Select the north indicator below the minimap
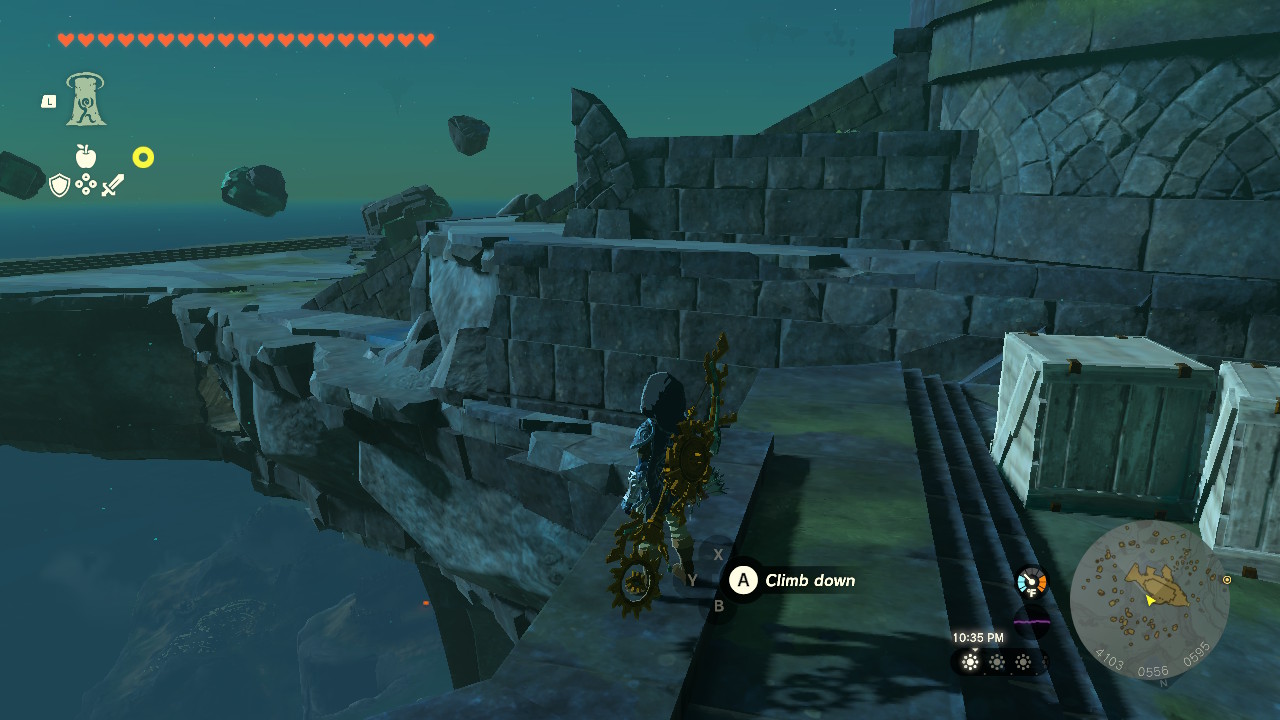The height and width of the screenshot is (720, 1280). pos(1163,682)
